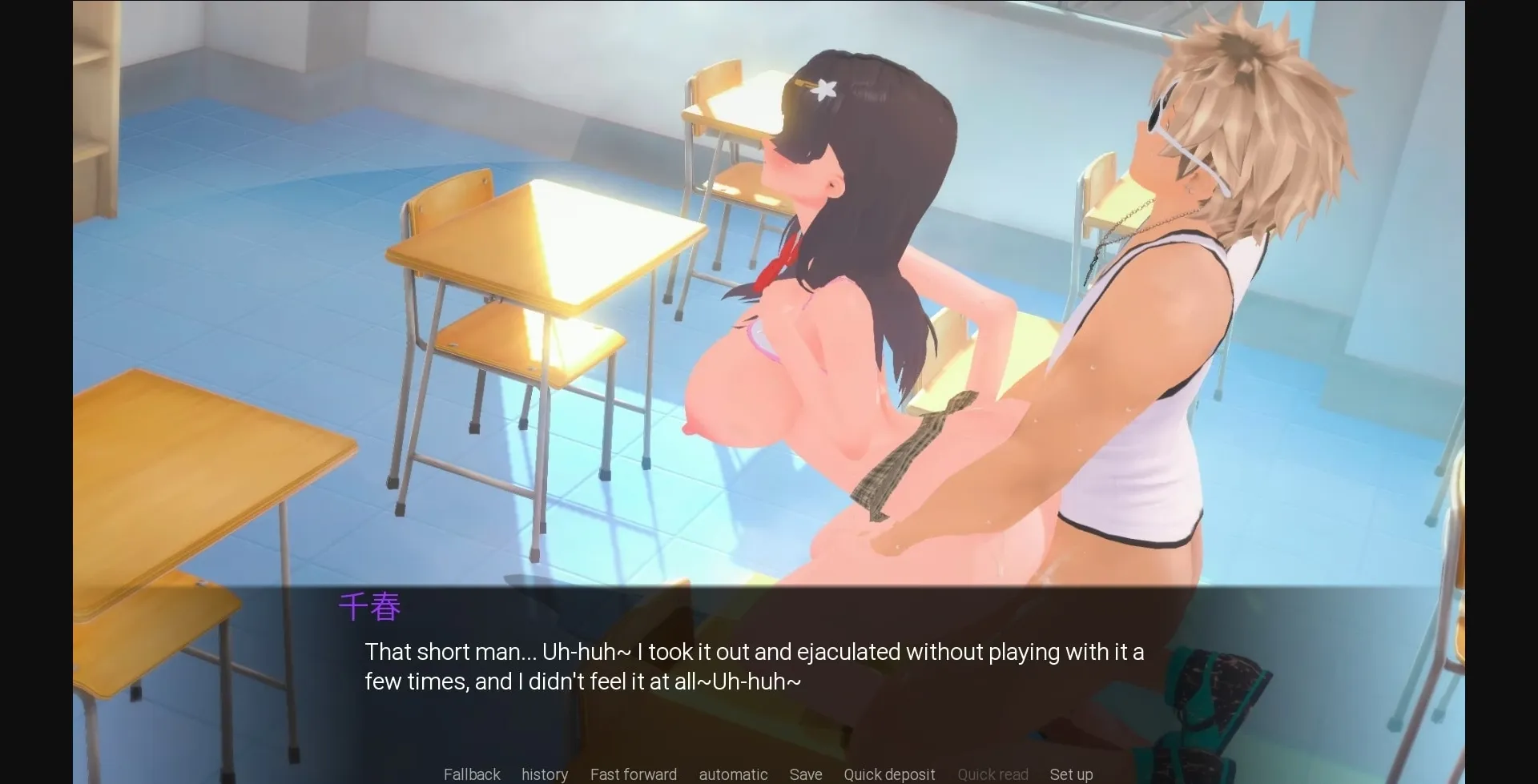Screen dimensions: 1538x784
Task: Click the white flower hairpin
Action: 822,88
